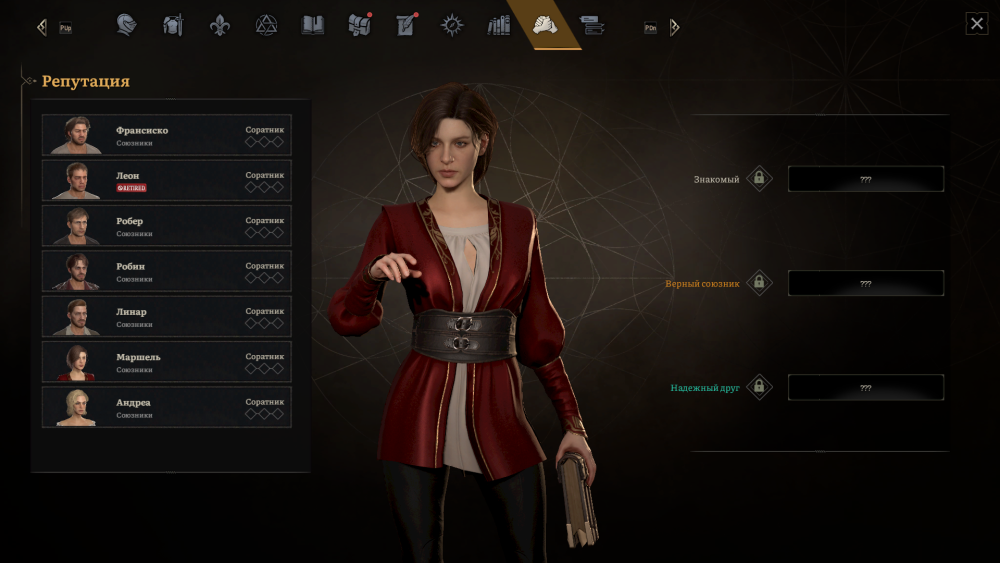Screen dimensions: 1000x563
Task: Switch to the armor equipment tab
Action: tap(174, 25)
